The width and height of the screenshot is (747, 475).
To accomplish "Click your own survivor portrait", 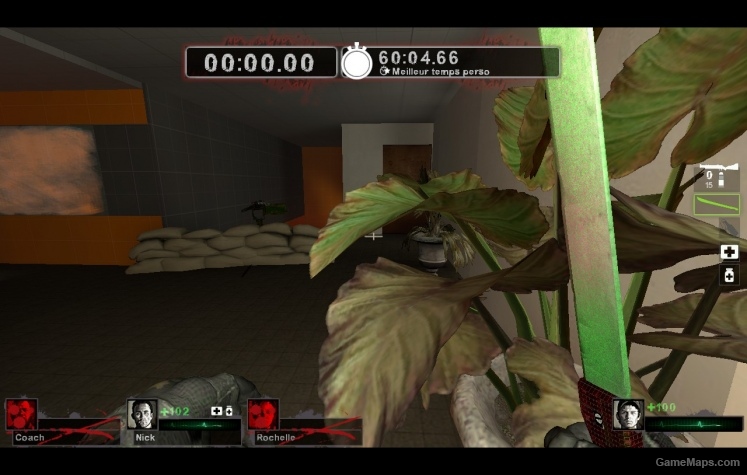I will (x=628, y=414).
